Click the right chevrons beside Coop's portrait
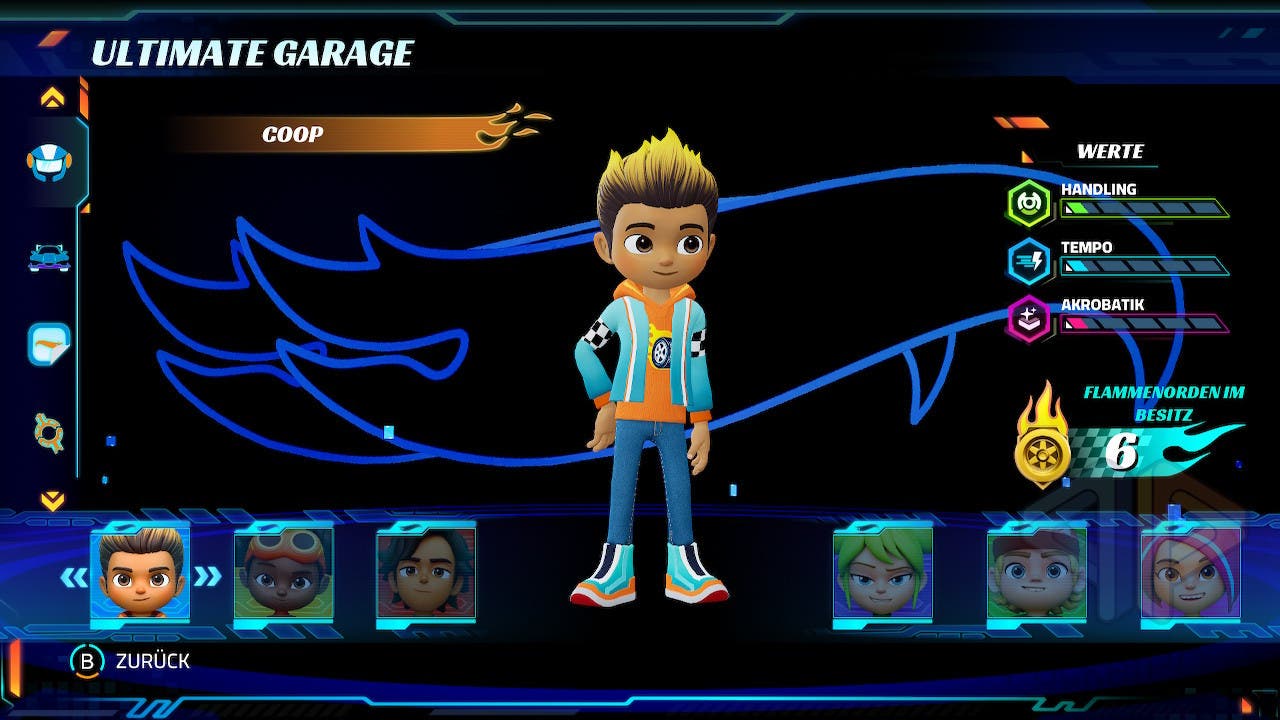Image resolution: width=1280 pixels, height=720 pixels. pyautogui.click(x=207, y=577)
